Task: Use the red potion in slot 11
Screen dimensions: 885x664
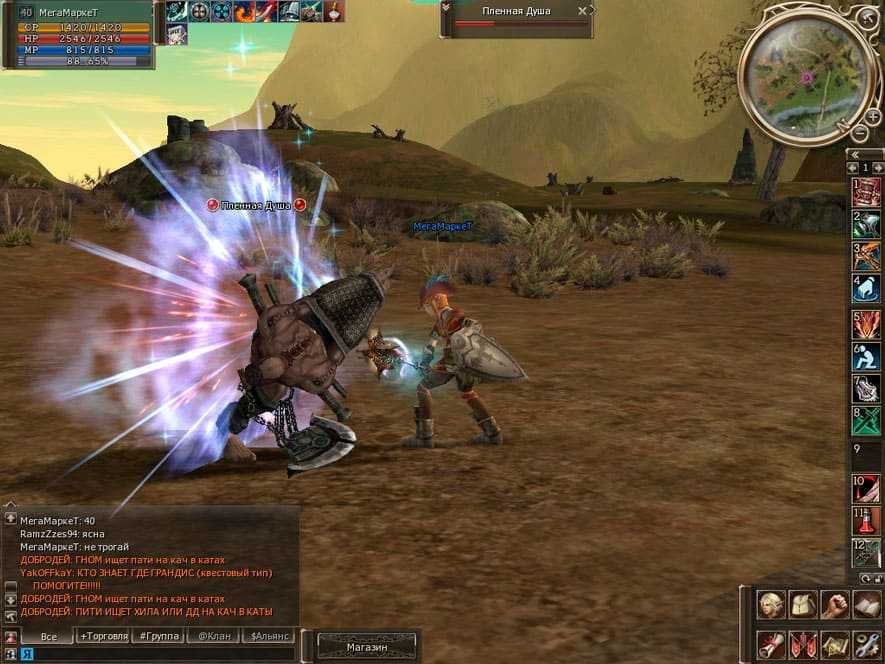Action: pos(866,521)
